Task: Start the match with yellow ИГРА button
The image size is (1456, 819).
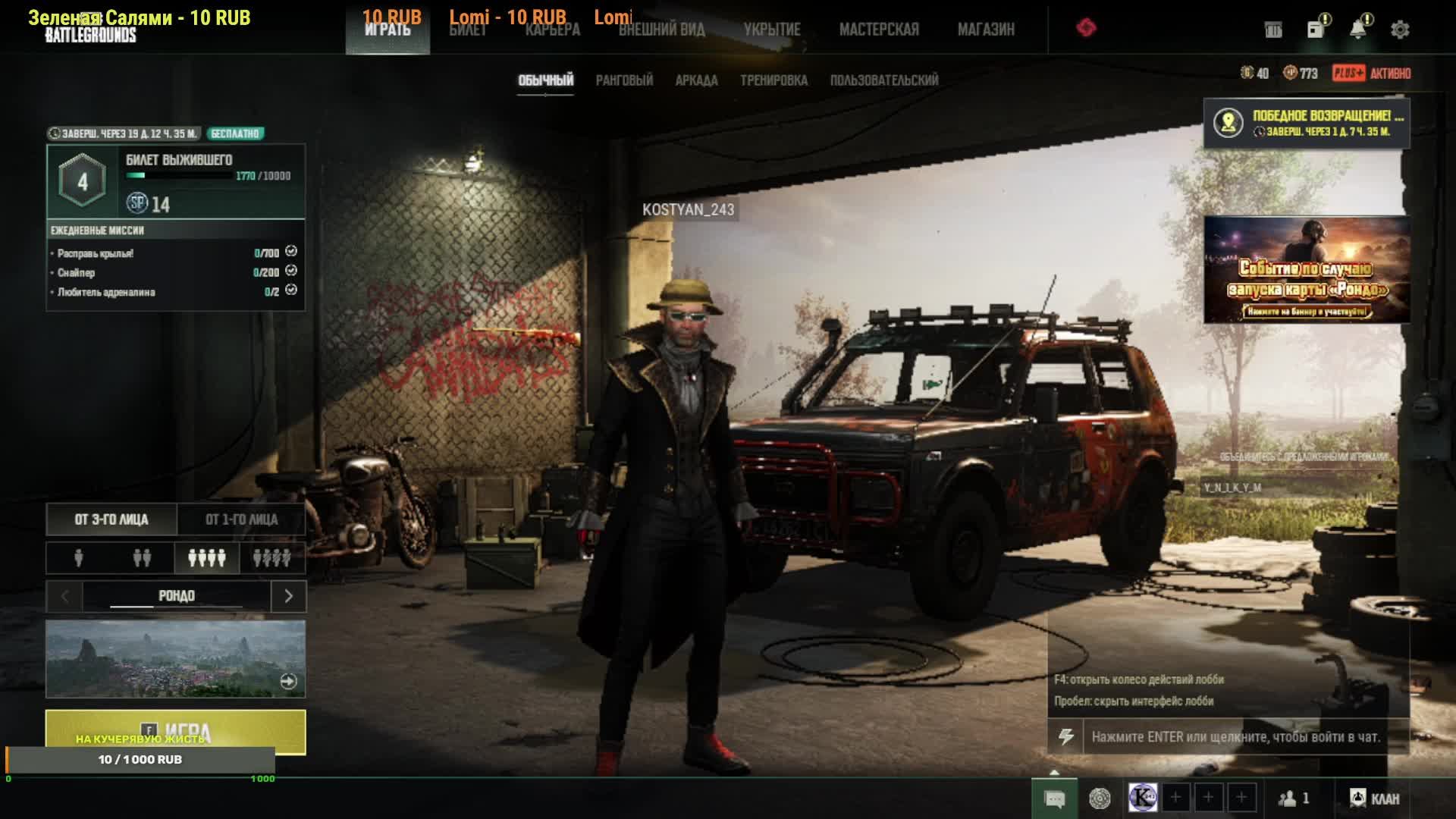Action: (175, 732)
